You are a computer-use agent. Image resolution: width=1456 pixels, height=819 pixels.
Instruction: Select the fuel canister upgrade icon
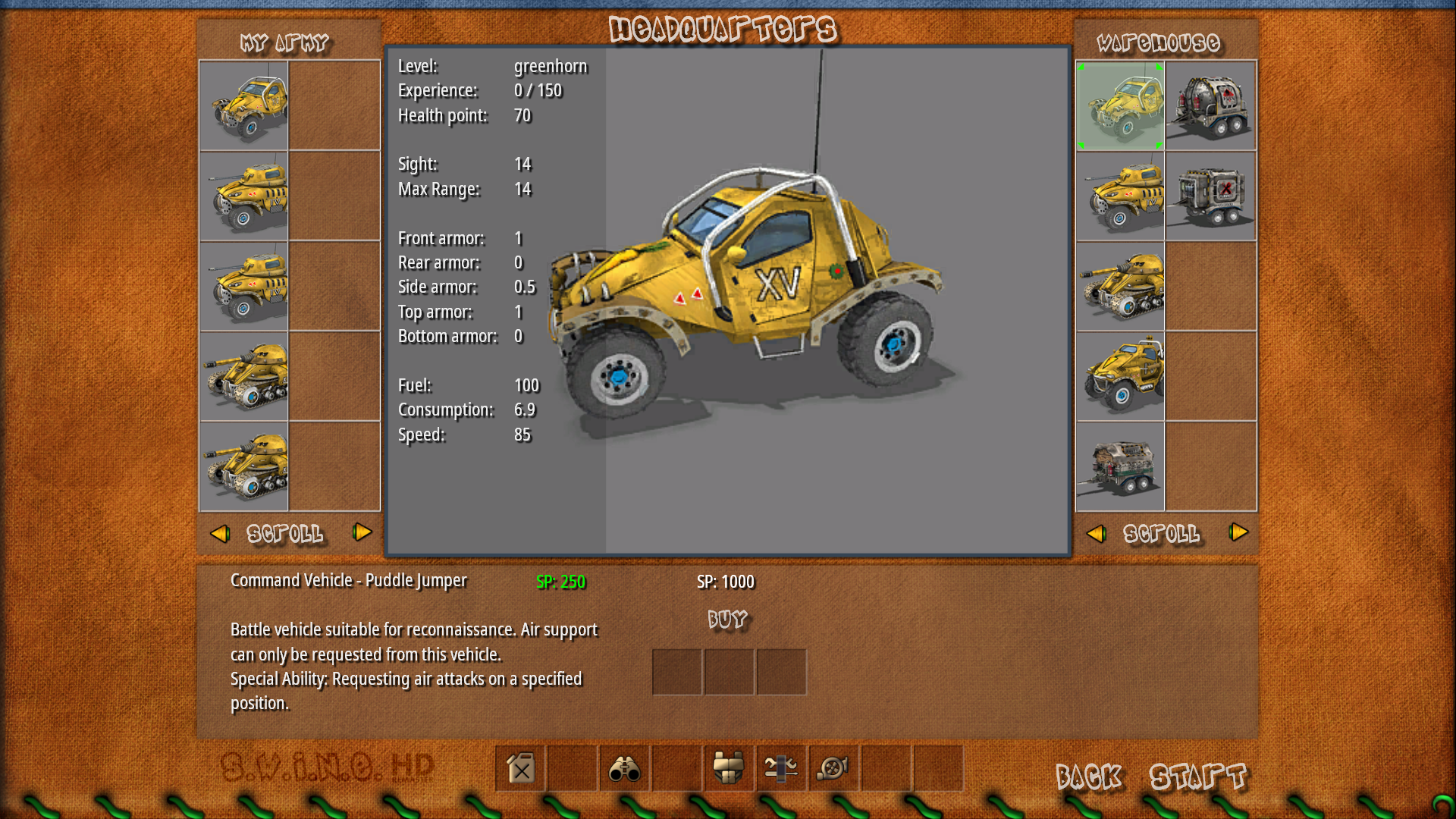point(521,769)
